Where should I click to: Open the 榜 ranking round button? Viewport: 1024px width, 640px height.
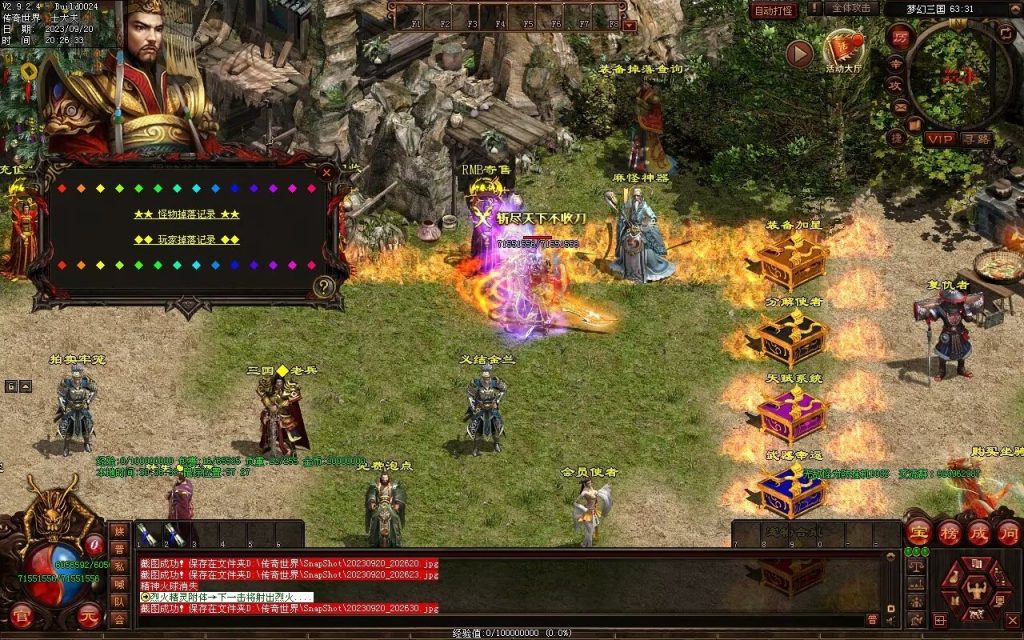tap(949, 532)
